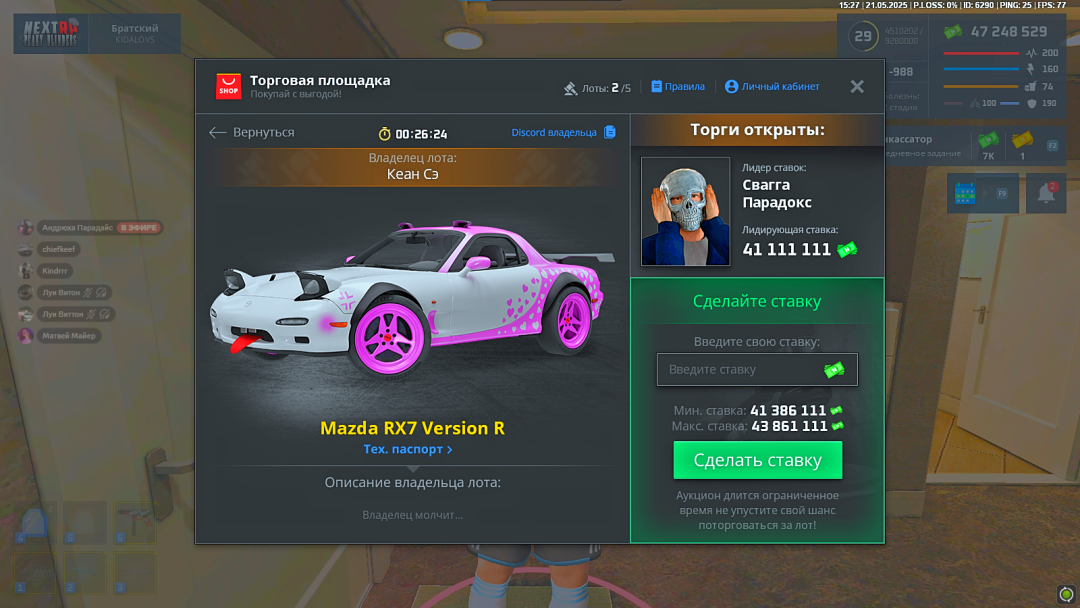Place bid with Сделать ставку button

(x=757, y=461)
